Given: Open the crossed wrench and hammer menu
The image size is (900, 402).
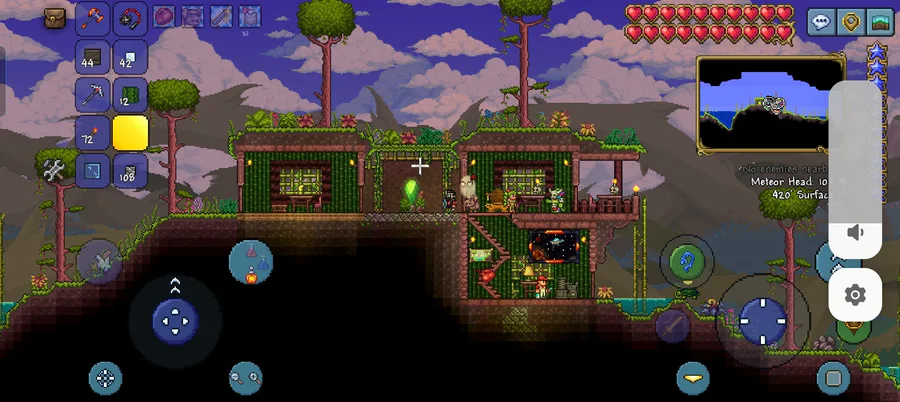Looking at the screenshot, I should point(54,170).
